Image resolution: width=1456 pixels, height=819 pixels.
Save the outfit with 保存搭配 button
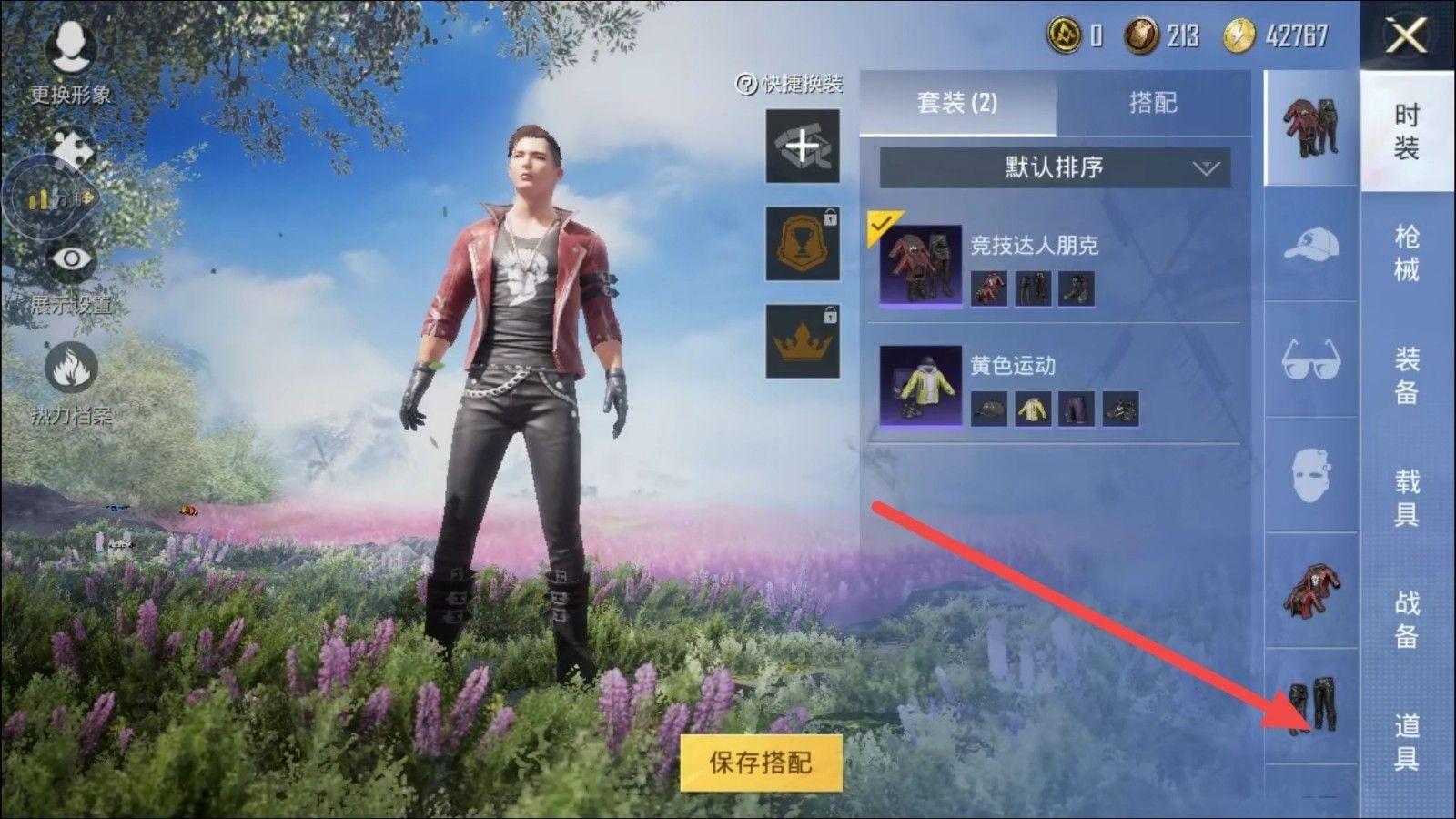pyautogui.click(x=761, y=763)
